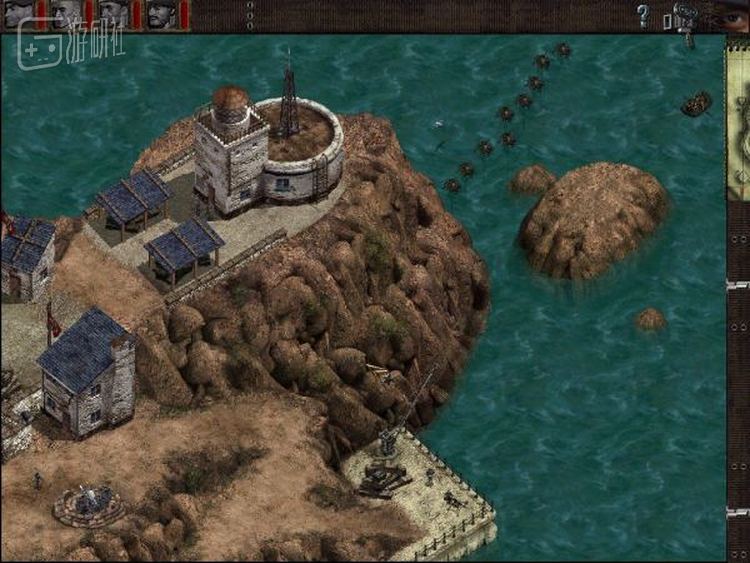Open help with the question mark icon
The width and height of the screenshot is (750, 563).
pos(643,15)
